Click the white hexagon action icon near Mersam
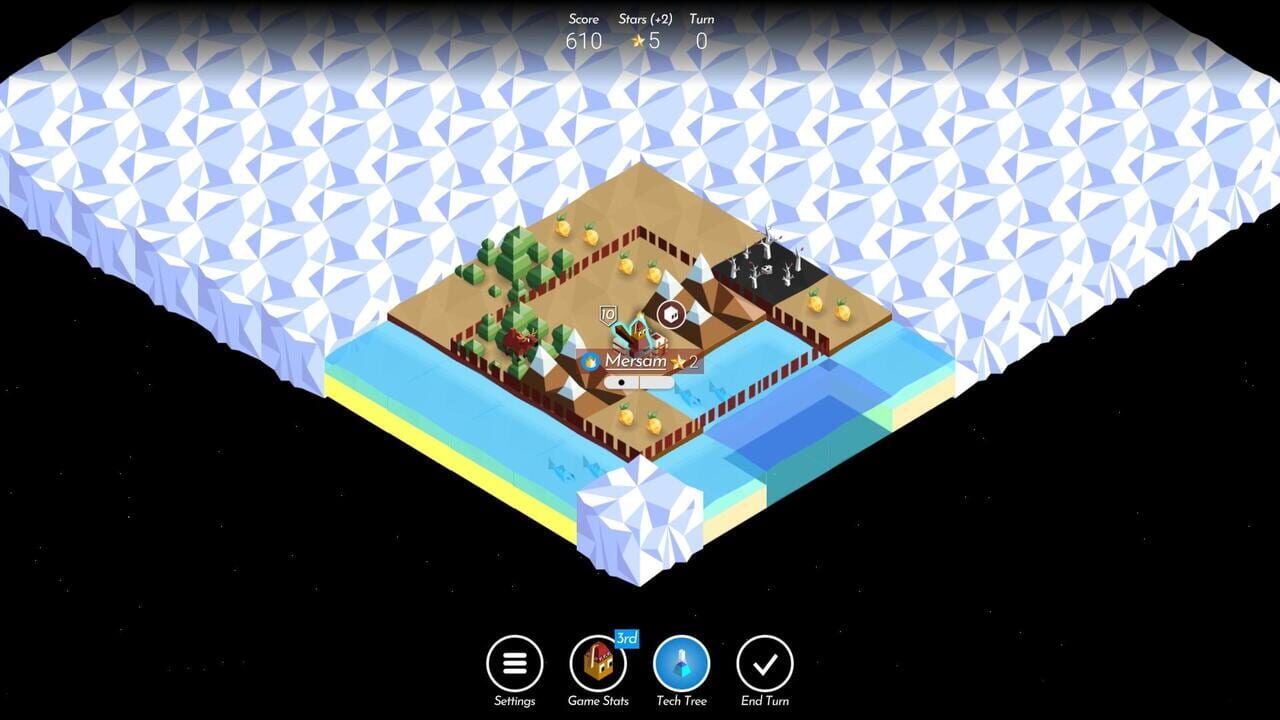Screen dimensions: 1280x720 pos(671,313)
